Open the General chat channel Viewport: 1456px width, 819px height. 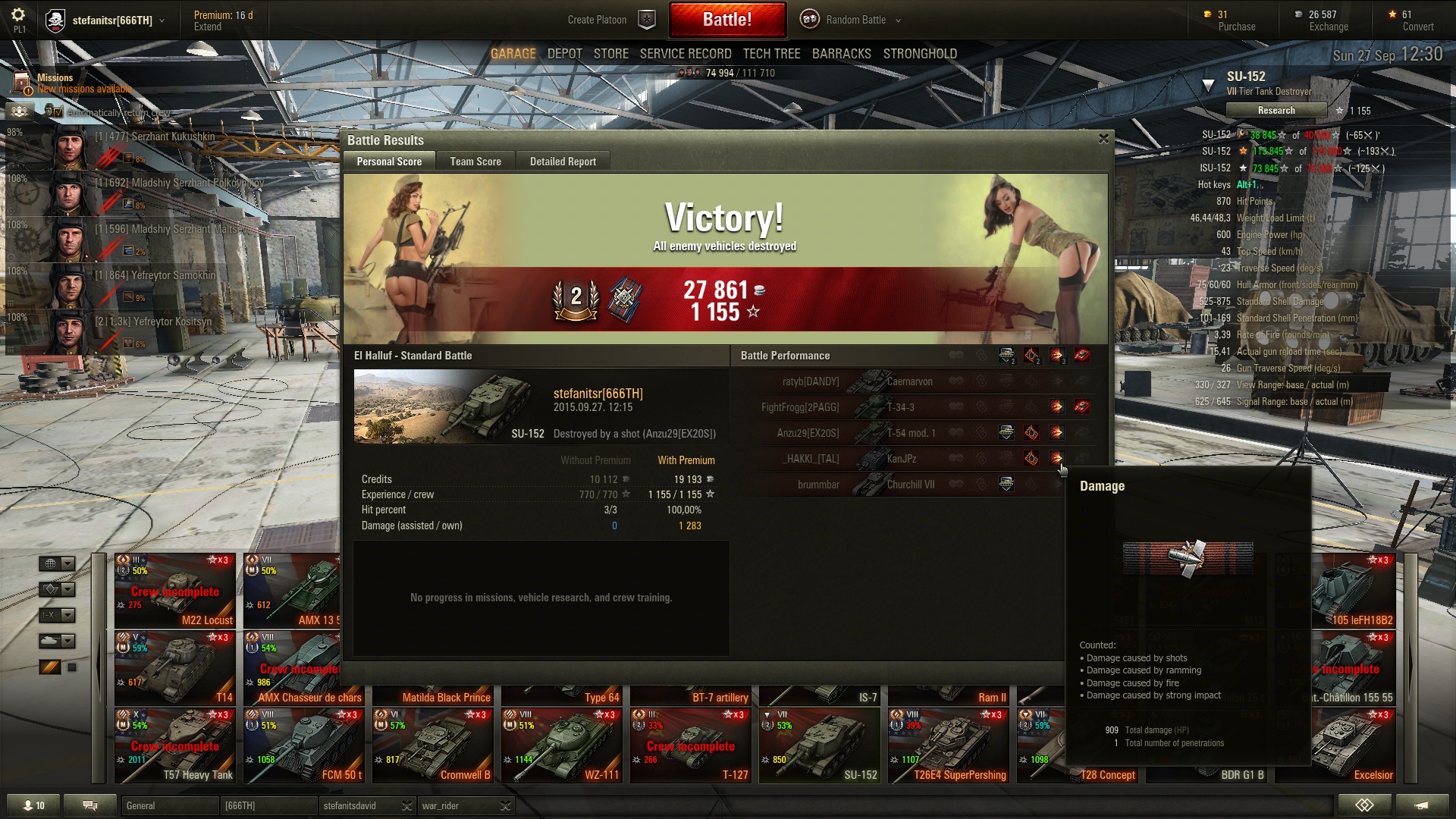[x=168, y=806]
